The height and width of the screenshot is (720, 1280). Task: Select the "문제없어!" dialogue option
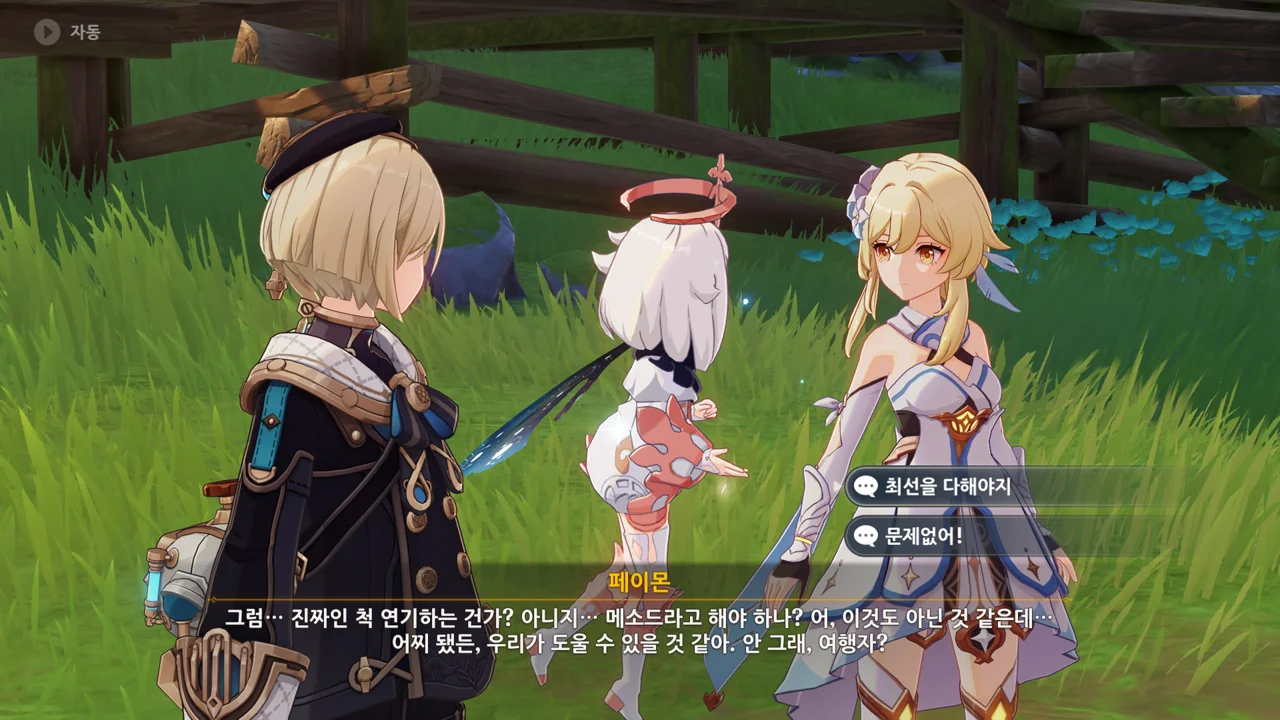923,536
